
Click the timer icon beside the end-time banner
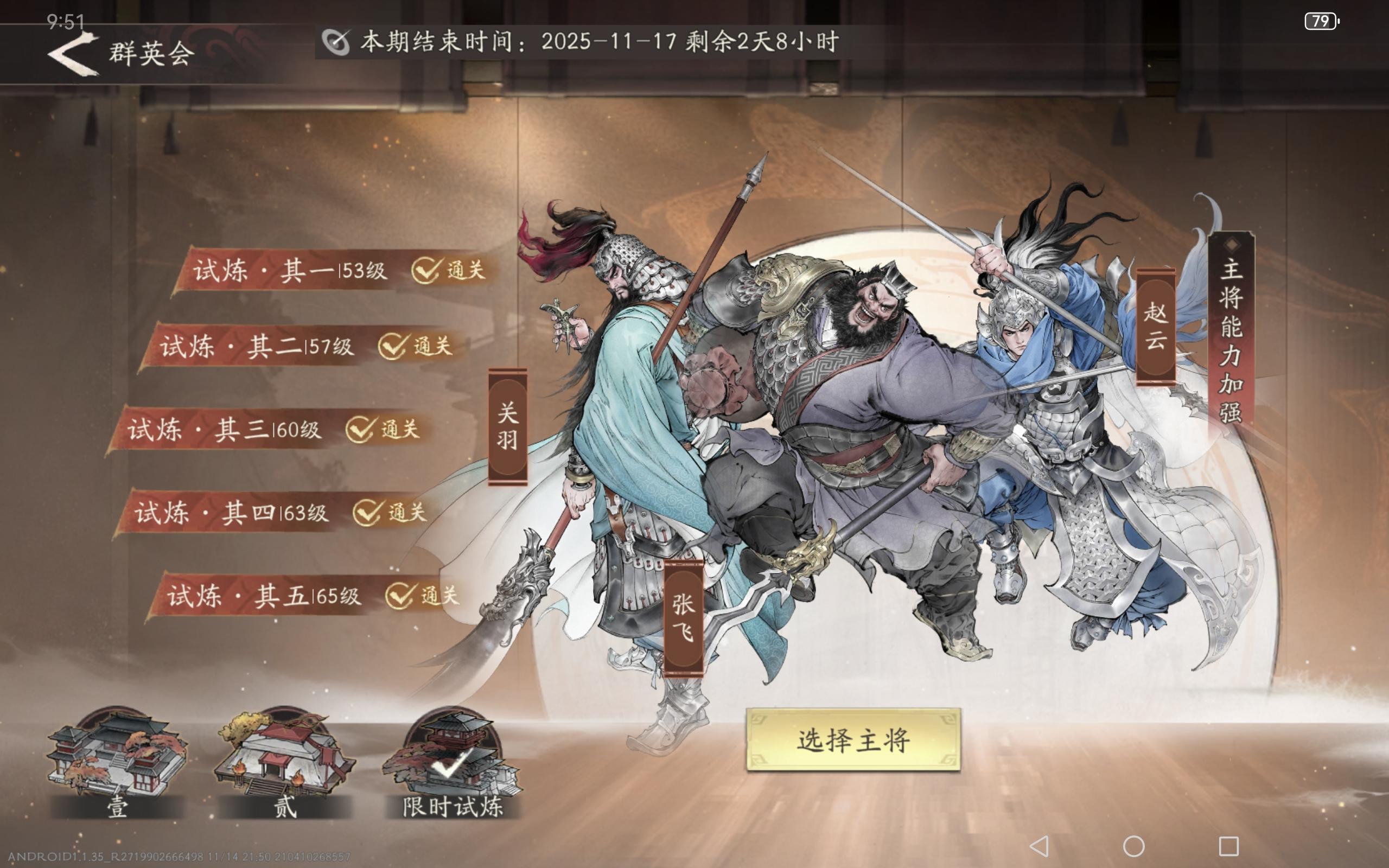tap(337, 41)
